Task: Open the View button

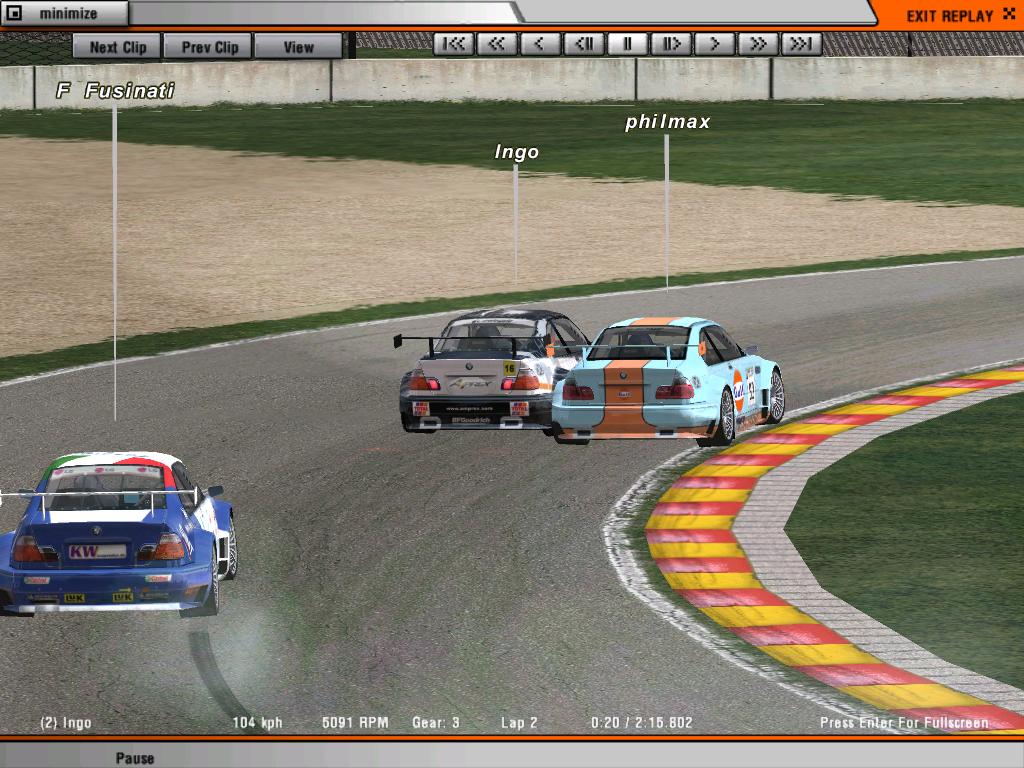Action: tap(298, 47)
